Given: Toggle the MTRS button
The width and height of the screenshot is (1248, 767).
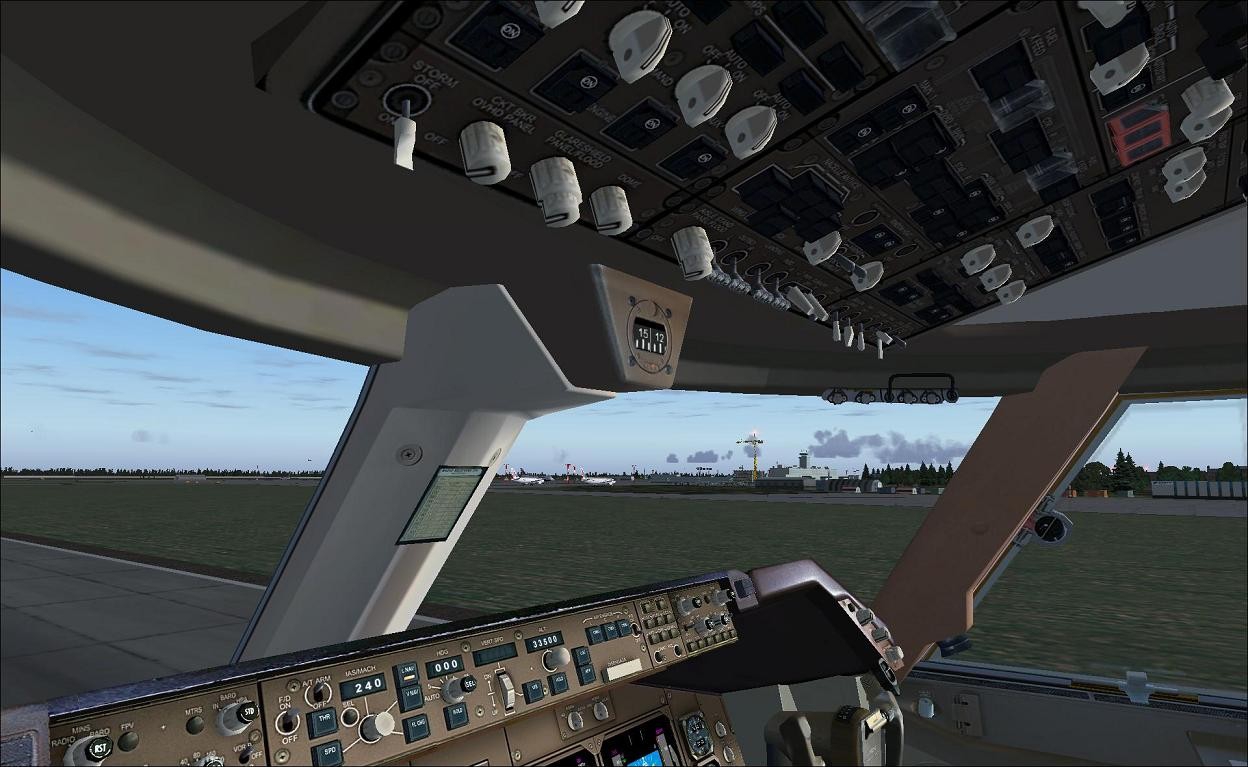Looking at the screenshot, I should 194,725.
